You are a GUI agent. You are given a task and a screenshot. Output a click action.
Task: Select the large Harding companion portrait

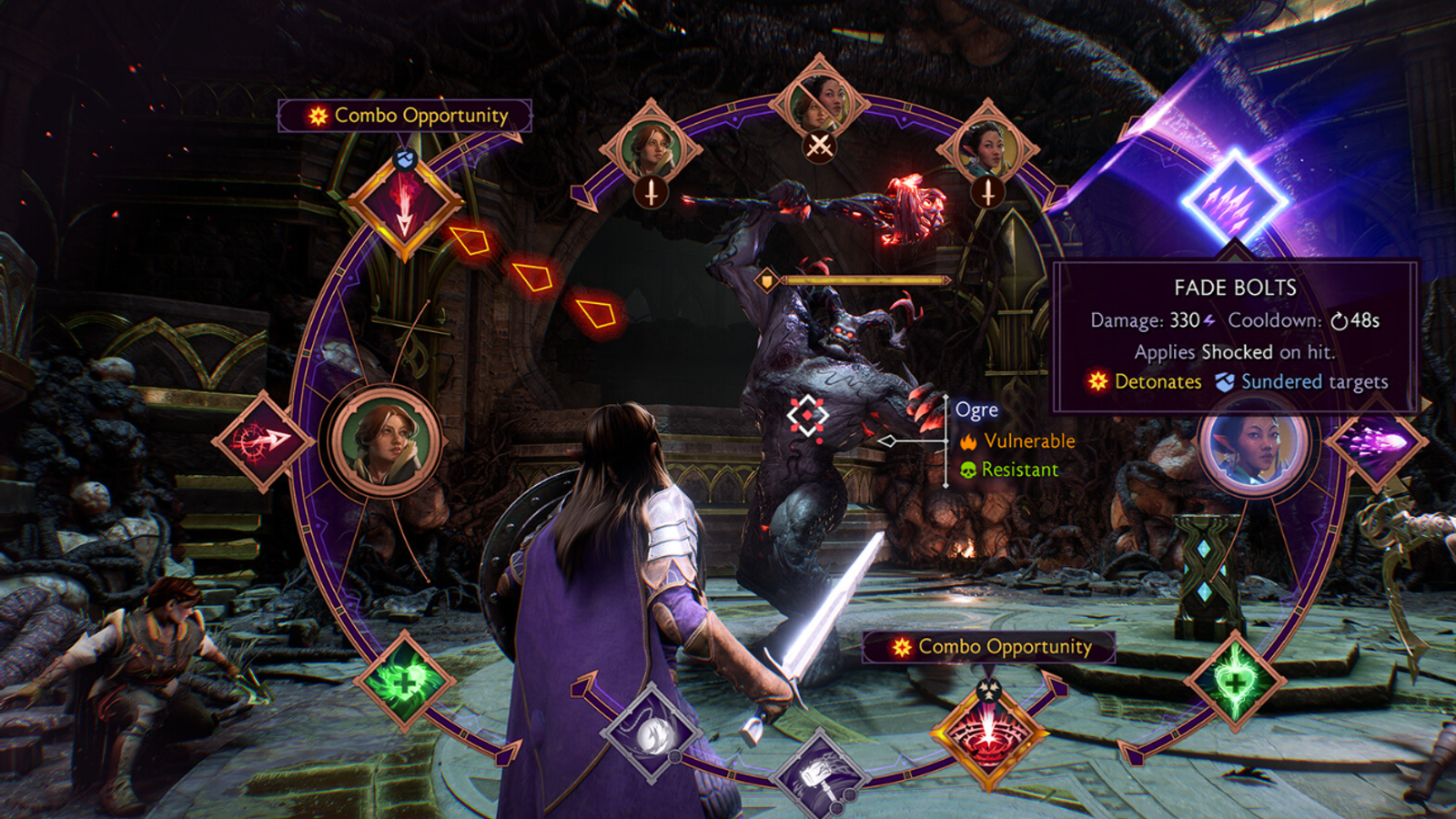(x=385, y=441)
